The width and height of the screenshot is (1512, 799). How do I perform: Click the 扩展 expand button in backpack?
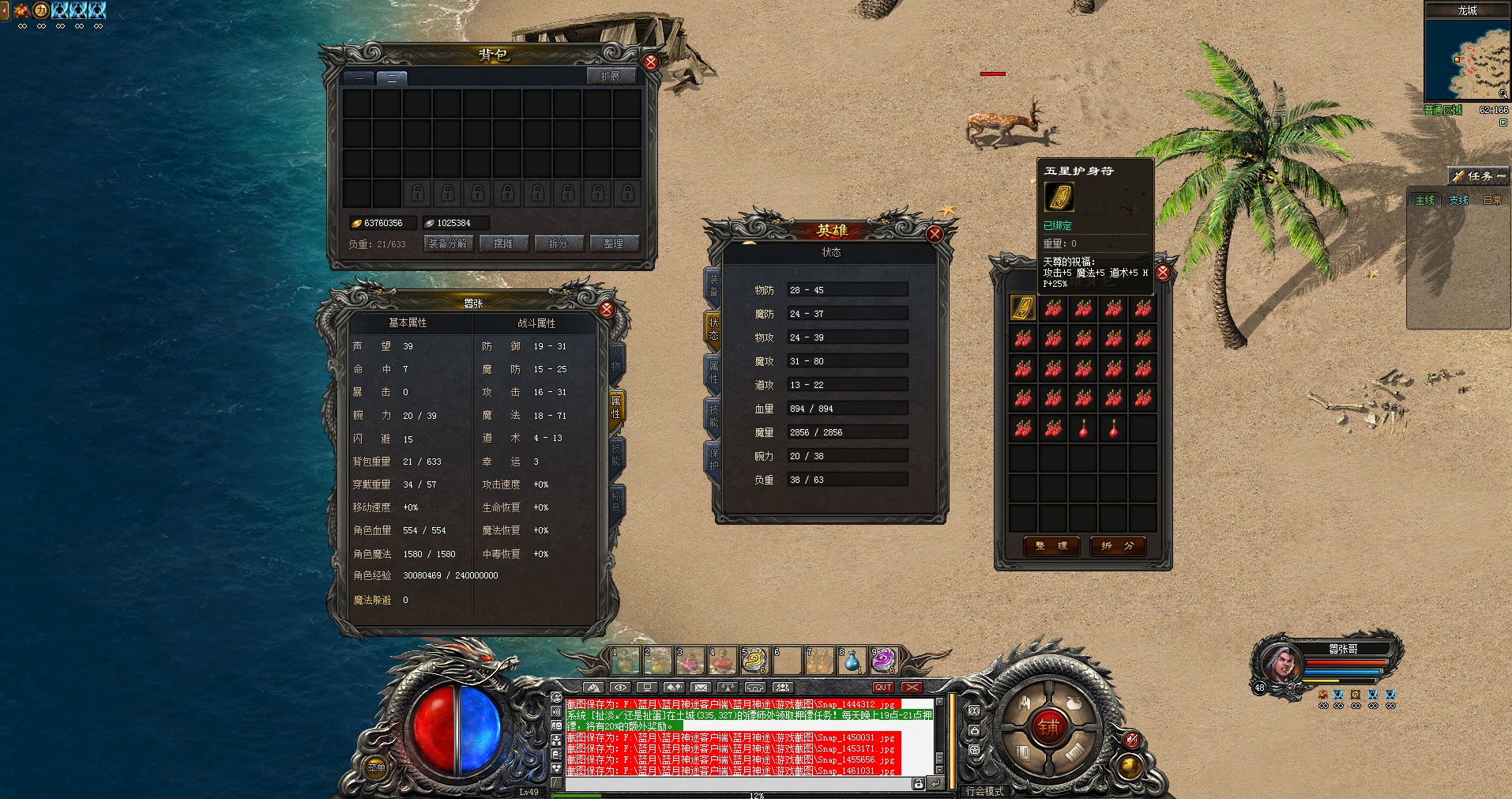[611, 76]
